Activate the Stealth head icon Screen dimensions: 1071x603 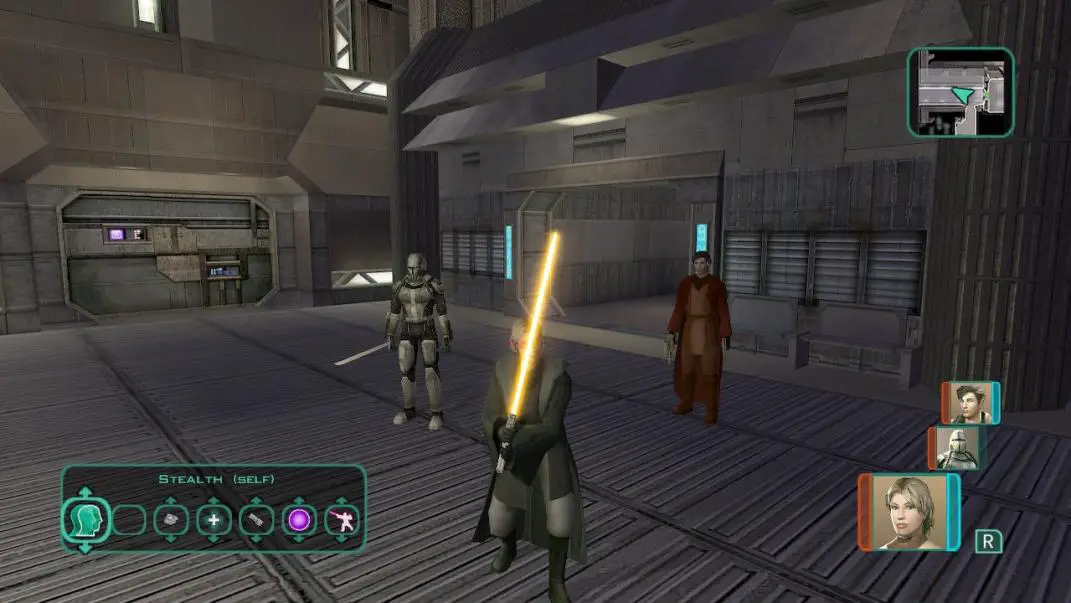coord(84,519)
